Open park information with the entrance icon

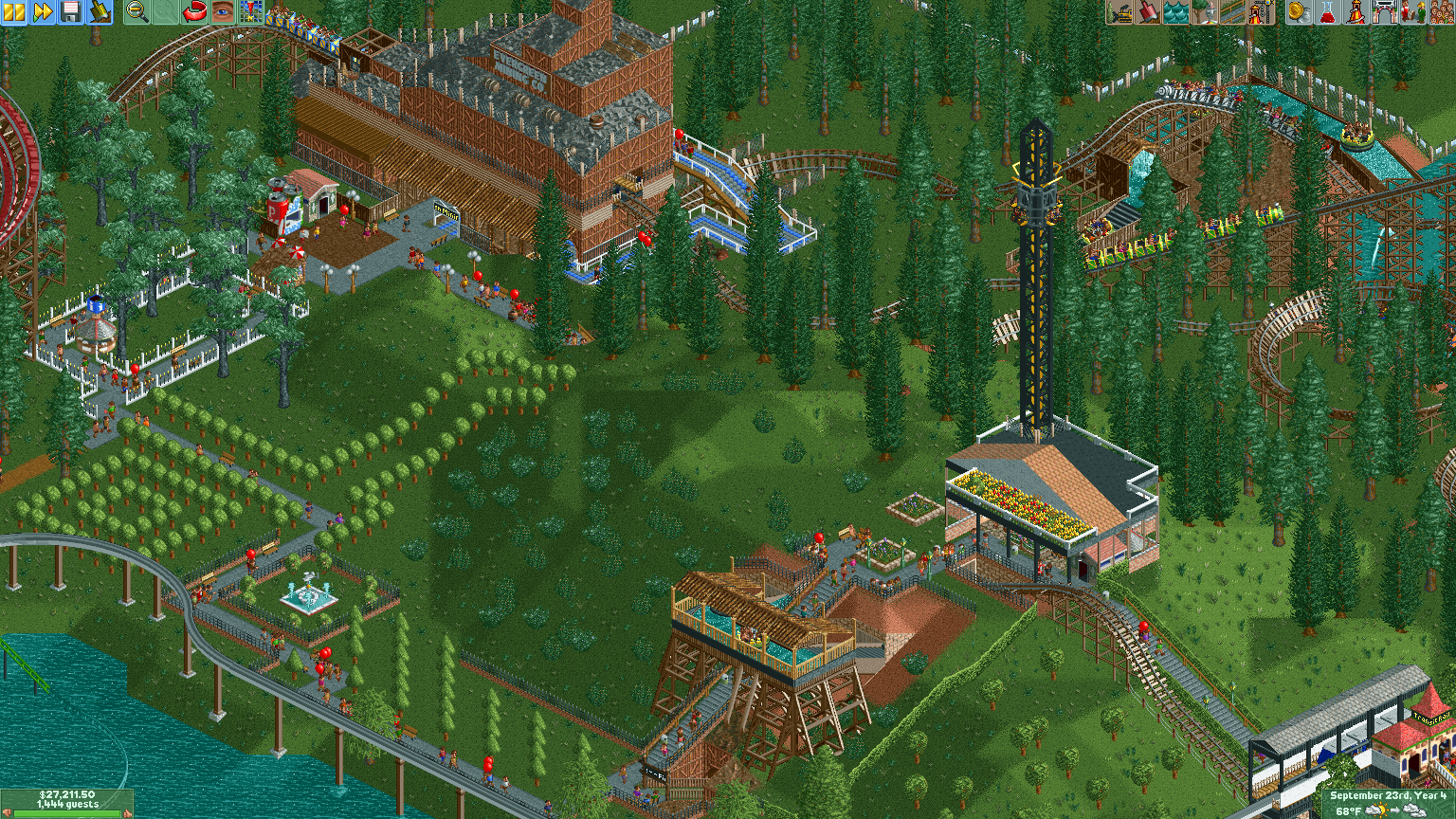click(1385, 13)
